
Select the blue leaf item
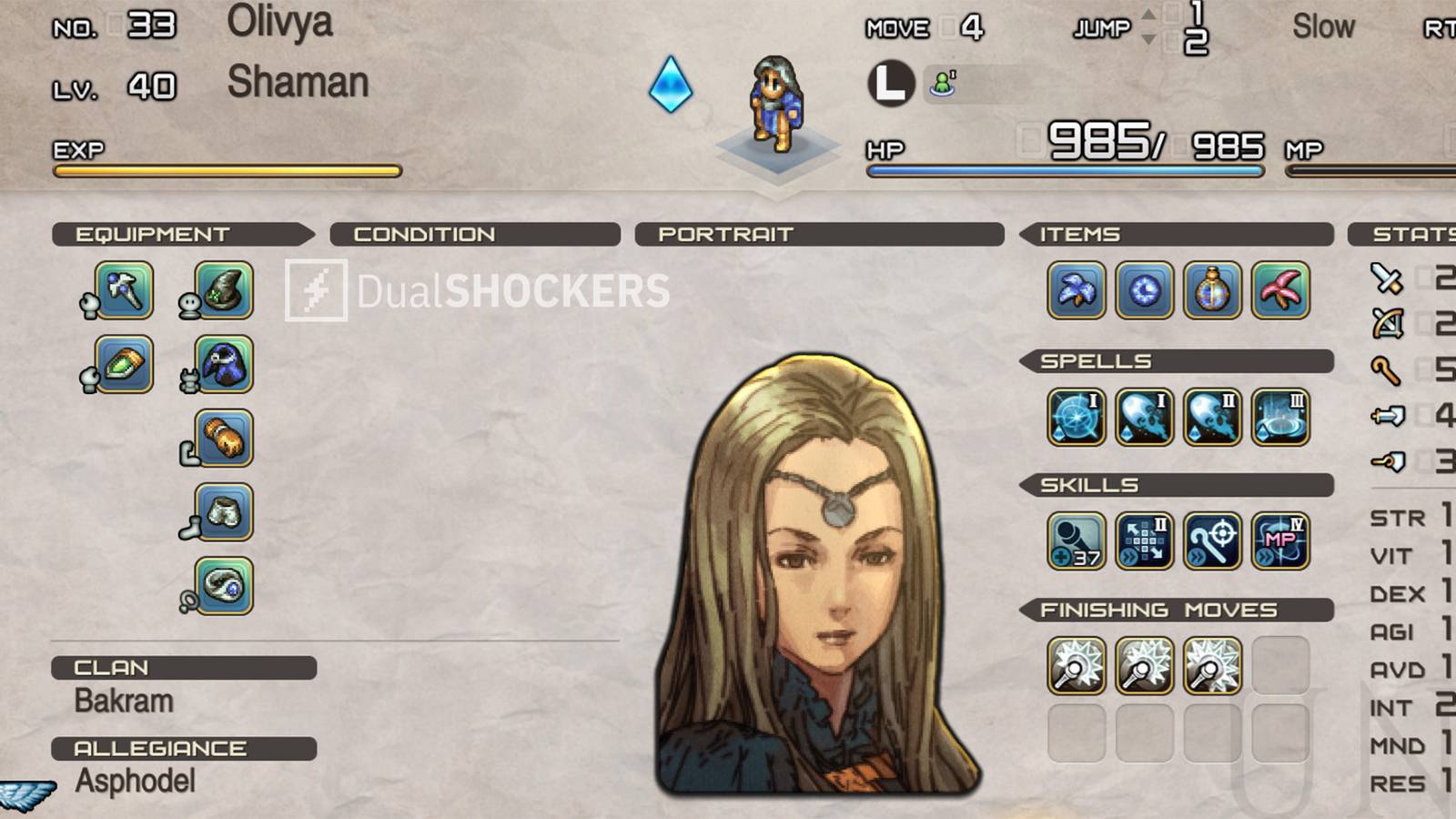point(1077,290)
